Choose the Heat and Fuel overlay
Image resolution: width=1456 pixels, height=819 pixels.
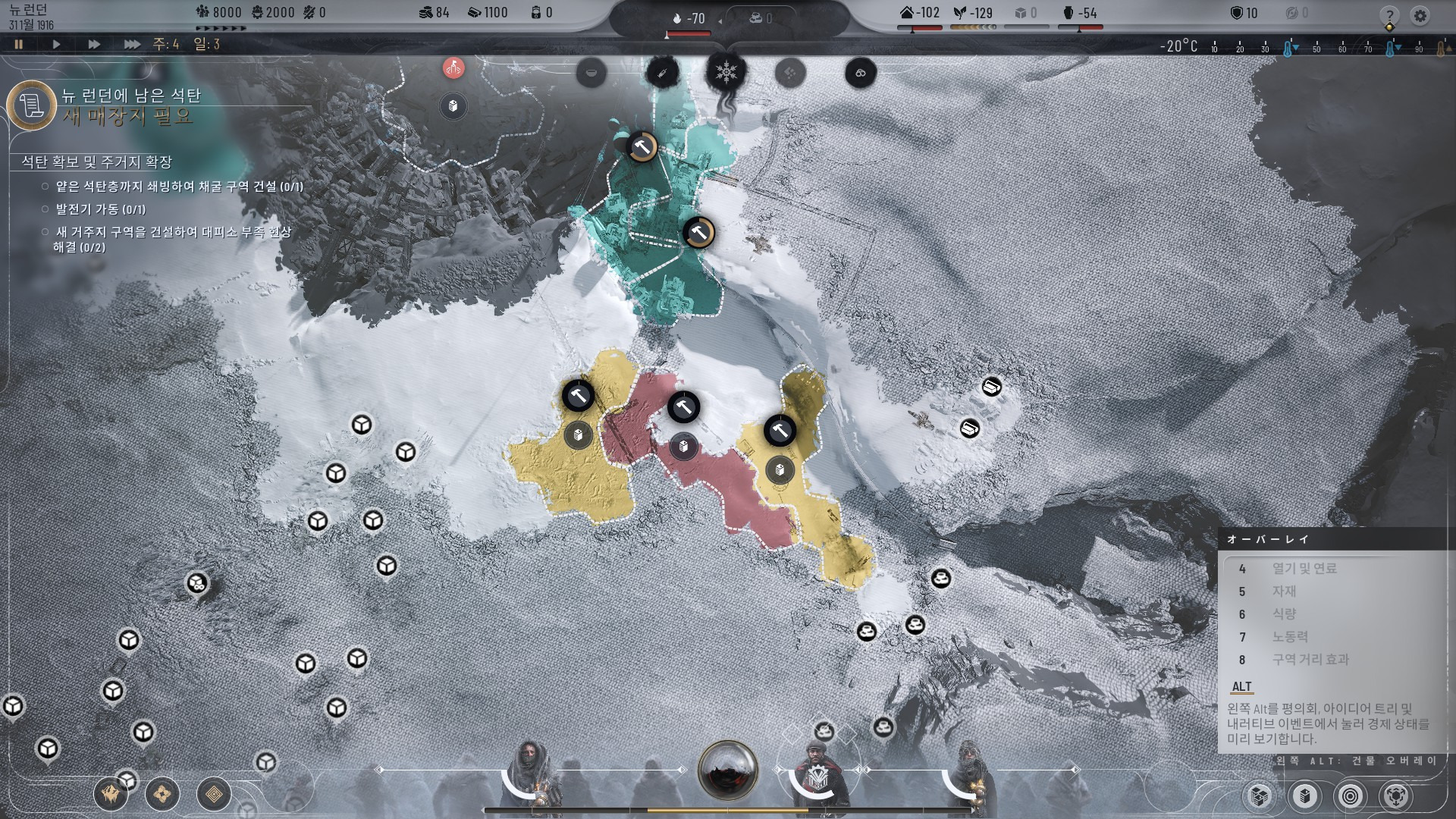[1304, 569]
